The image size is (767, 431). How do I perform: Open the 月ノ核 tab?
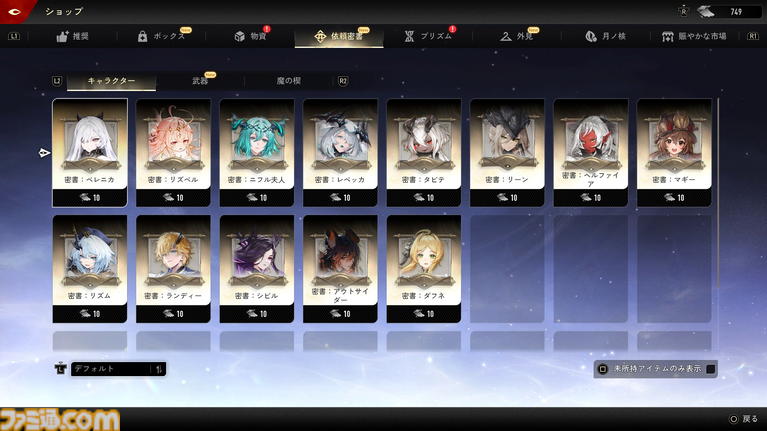pyautogui.click(x=606, y=36)
